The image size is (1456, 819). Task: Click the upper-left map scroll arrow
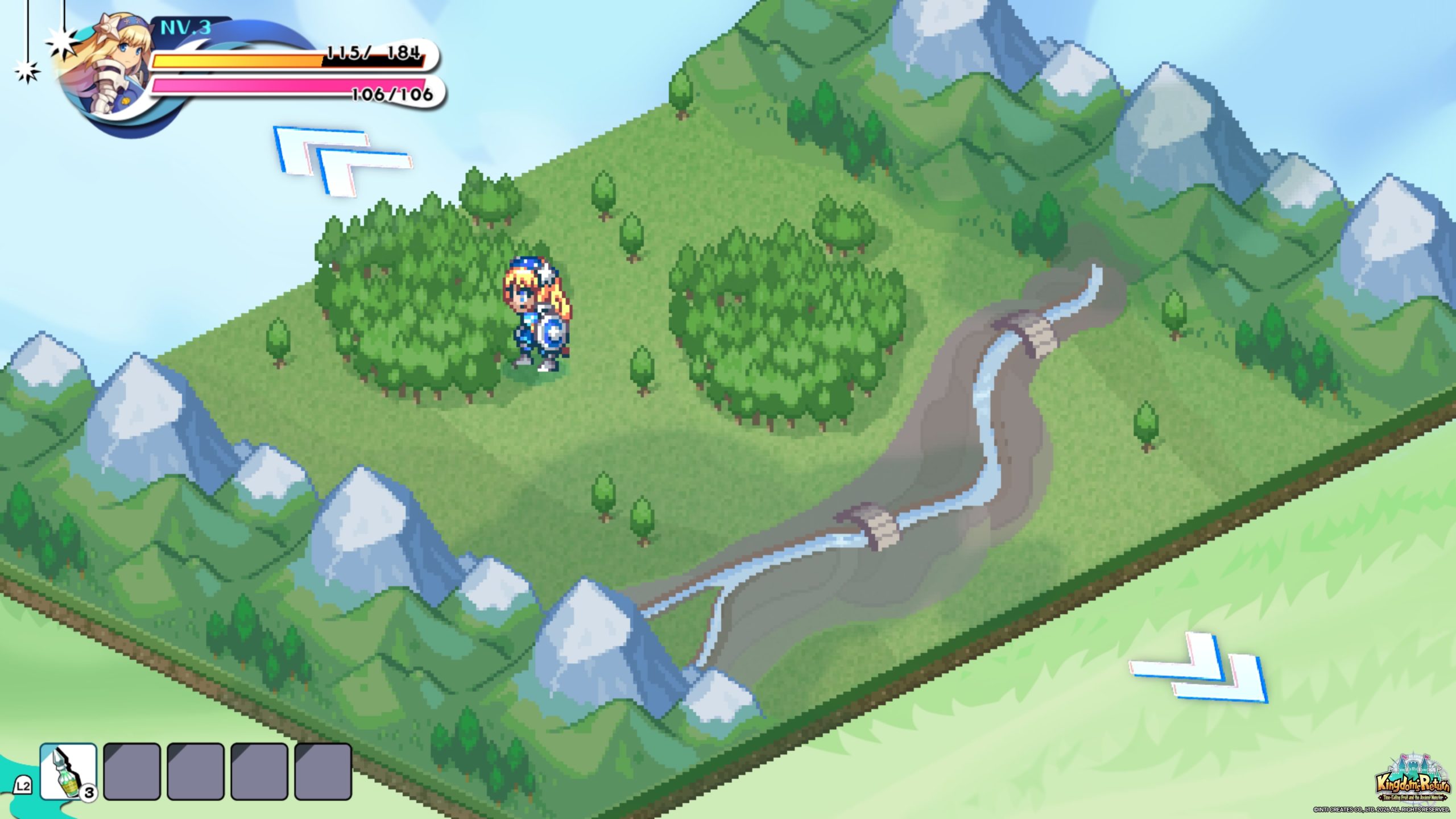[x=341, y=160]
